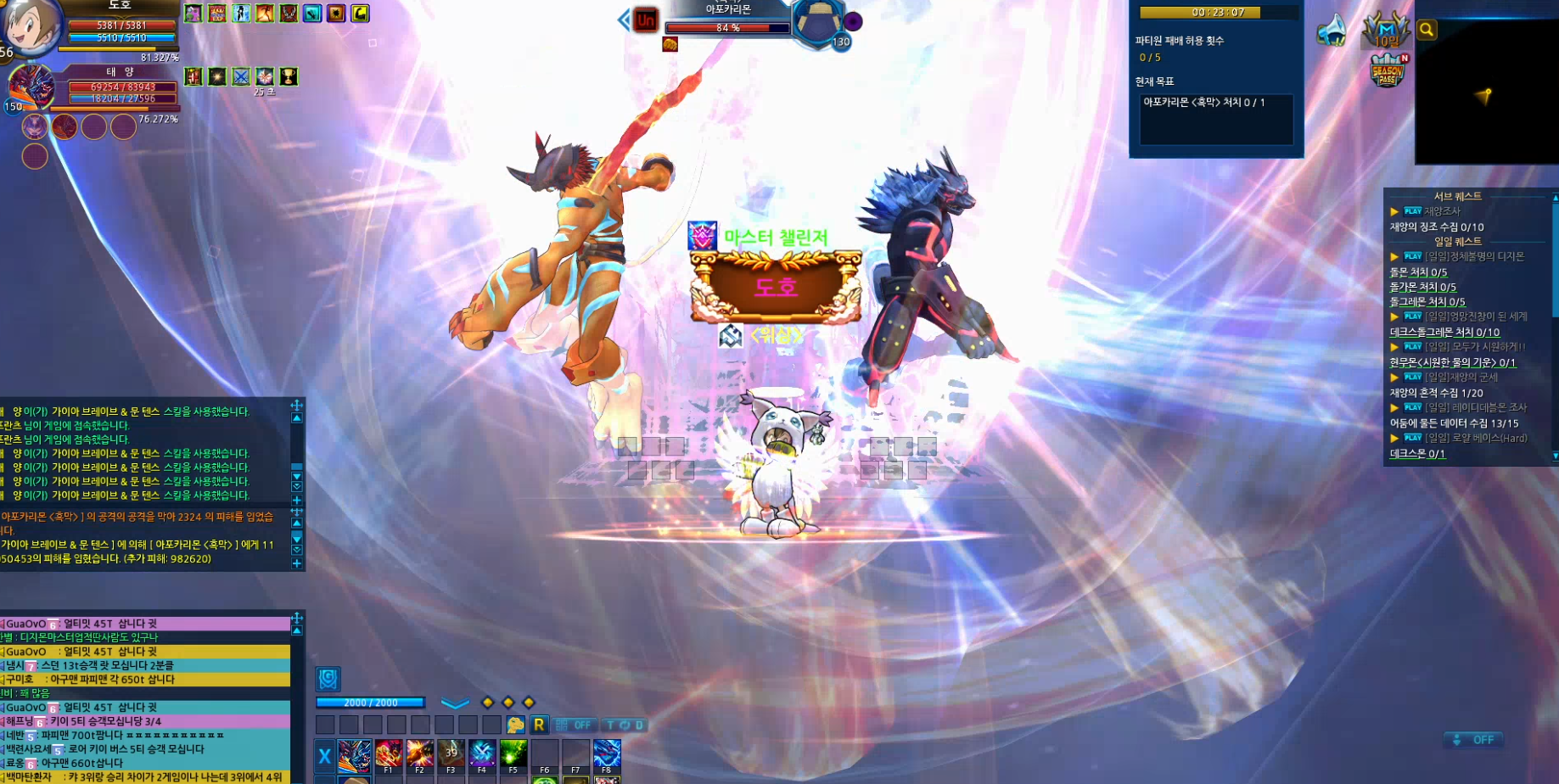The height and width of the screenshot is (784, 1559).
Task: Click the 돌몬 처치 0/5 quest link
Action: click(1418, 272)
